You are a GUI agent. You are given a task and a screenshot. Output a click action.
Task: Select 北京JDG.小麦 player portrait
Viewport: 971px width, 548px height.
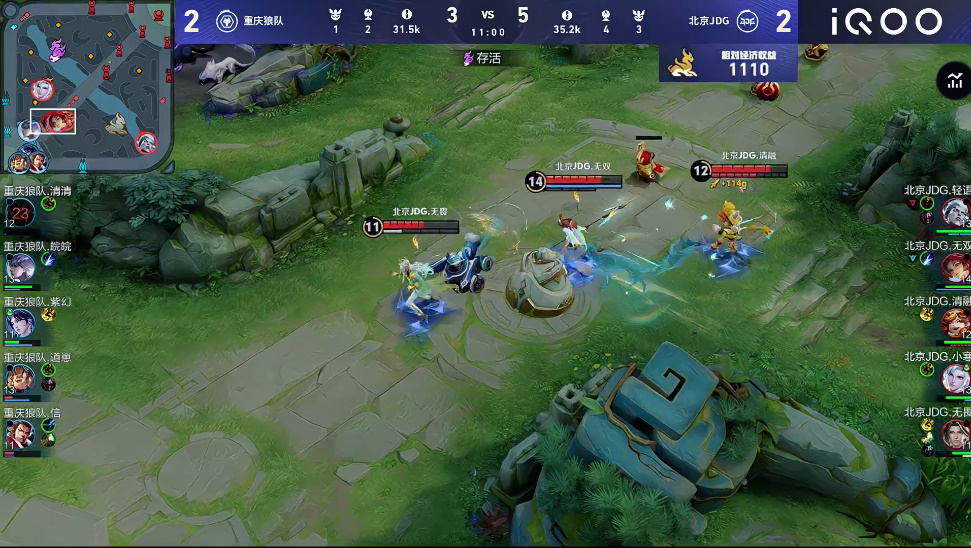(954, 378)
